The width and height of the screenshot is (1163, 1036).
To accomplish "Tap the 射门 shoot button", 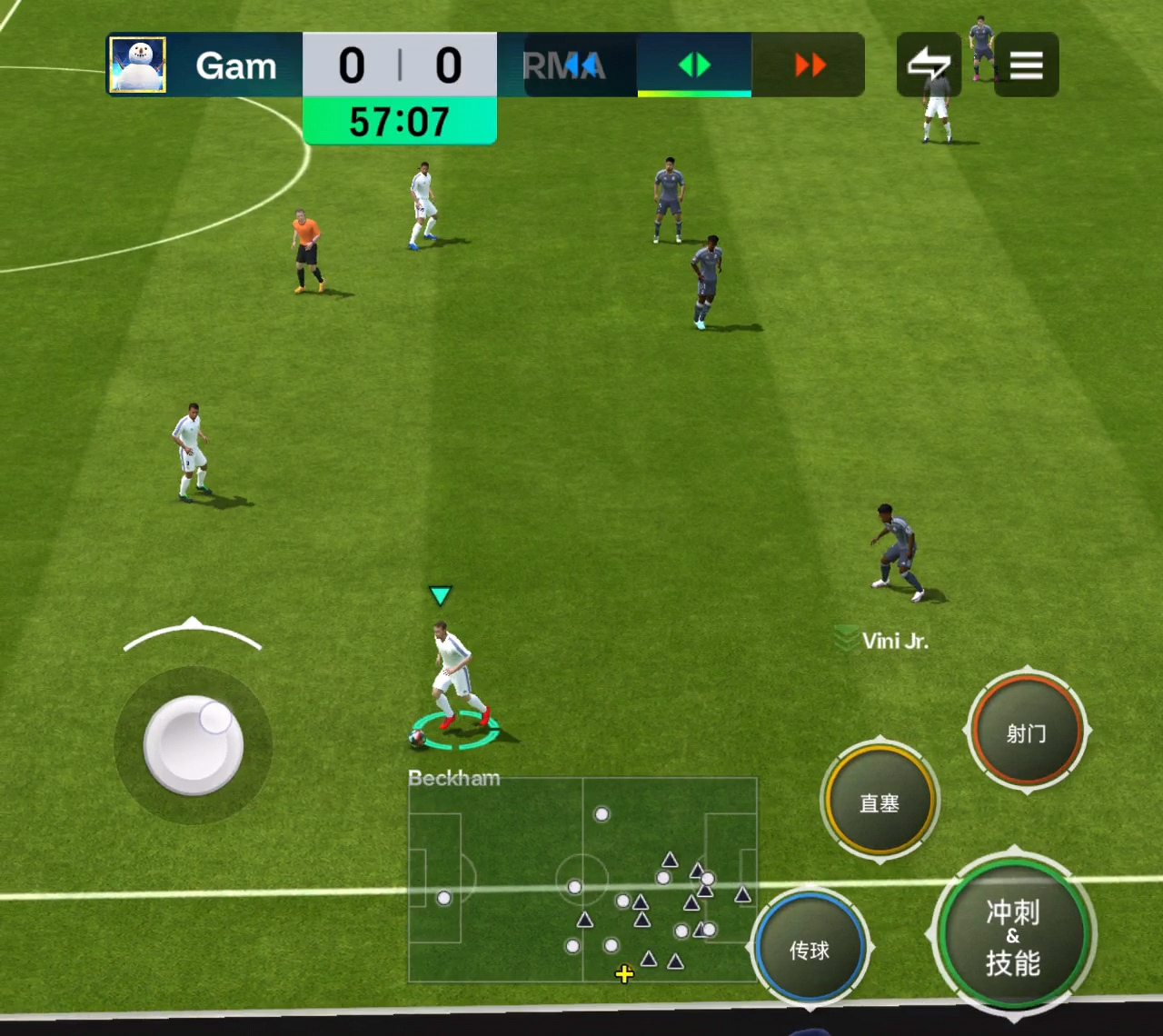I will 1027,732.
